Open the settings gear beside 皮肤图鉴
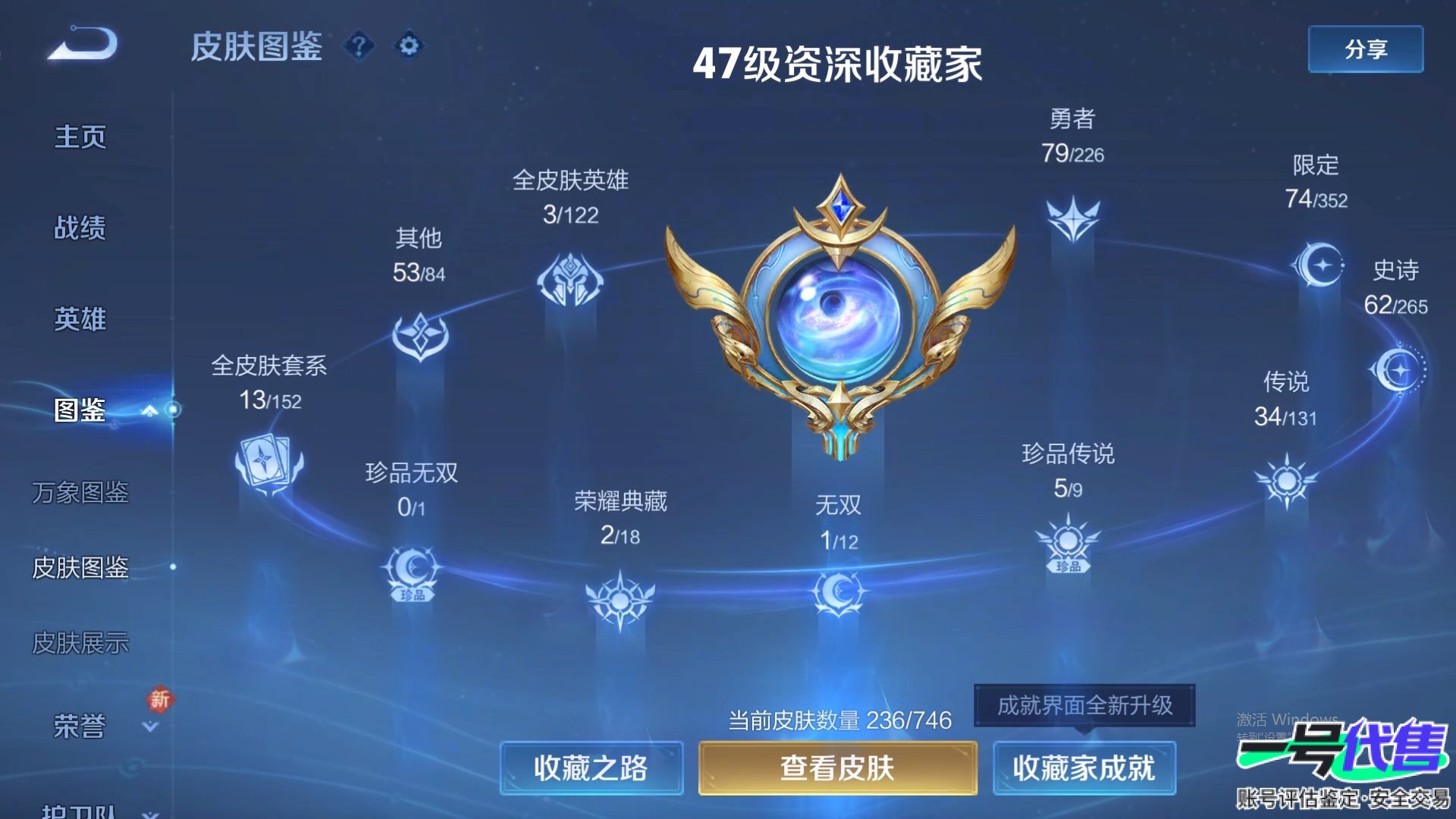Image resolution: width=1456 pixels, height=819 pixels. point(407,45)
